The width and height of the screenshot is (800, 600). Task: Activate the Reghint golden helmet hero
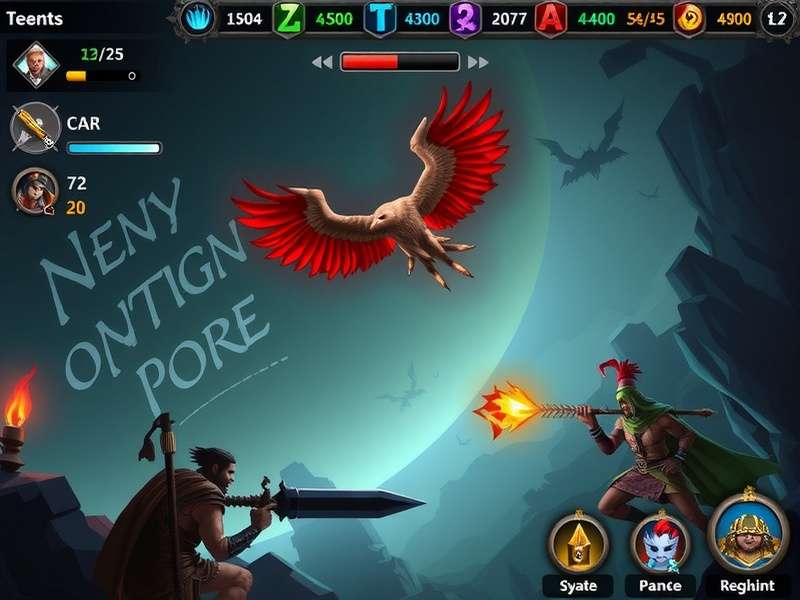[747, 535]
